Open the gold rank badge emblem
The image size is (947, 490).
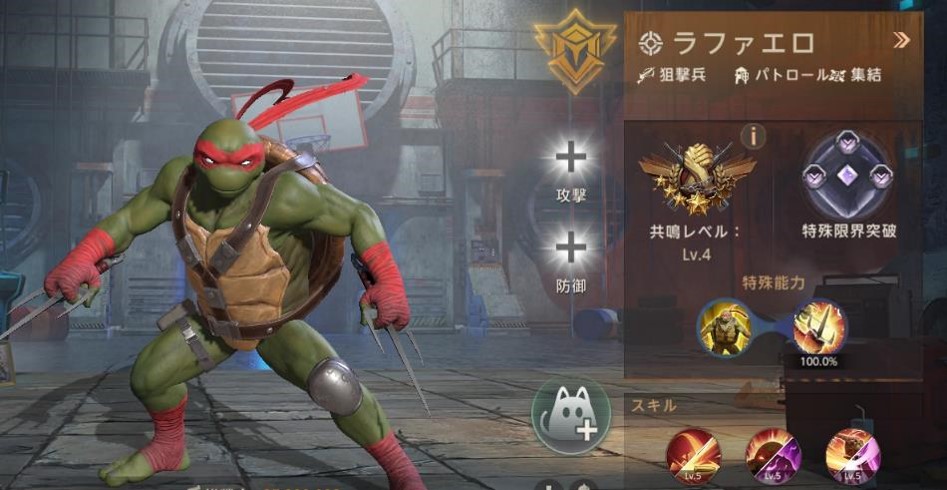(574, 50)
